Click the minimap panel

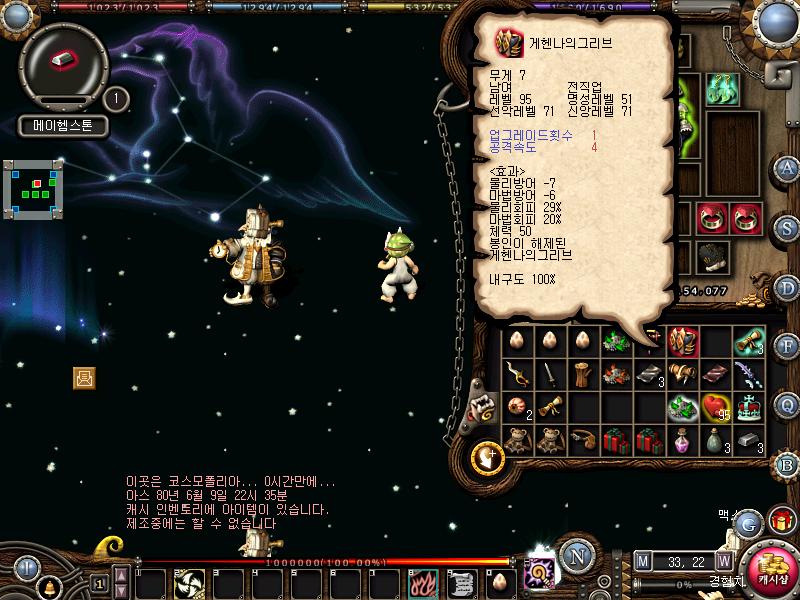click(x=33, y=185)
